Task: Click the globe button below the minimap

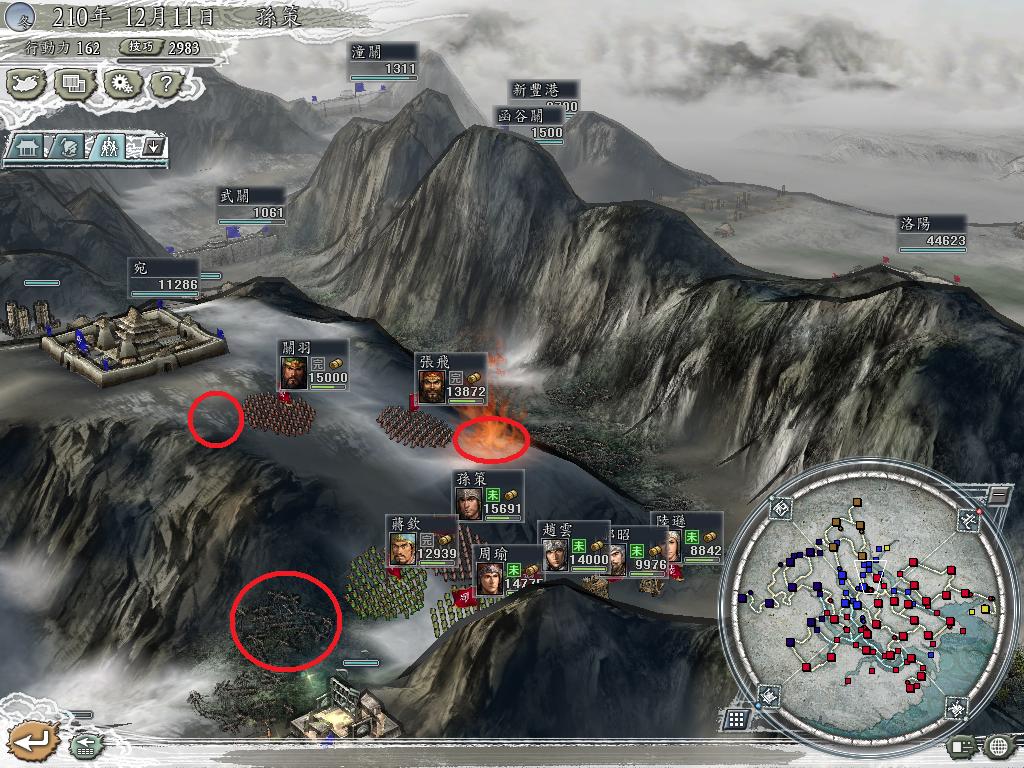Action: click(x=998, y=745)
